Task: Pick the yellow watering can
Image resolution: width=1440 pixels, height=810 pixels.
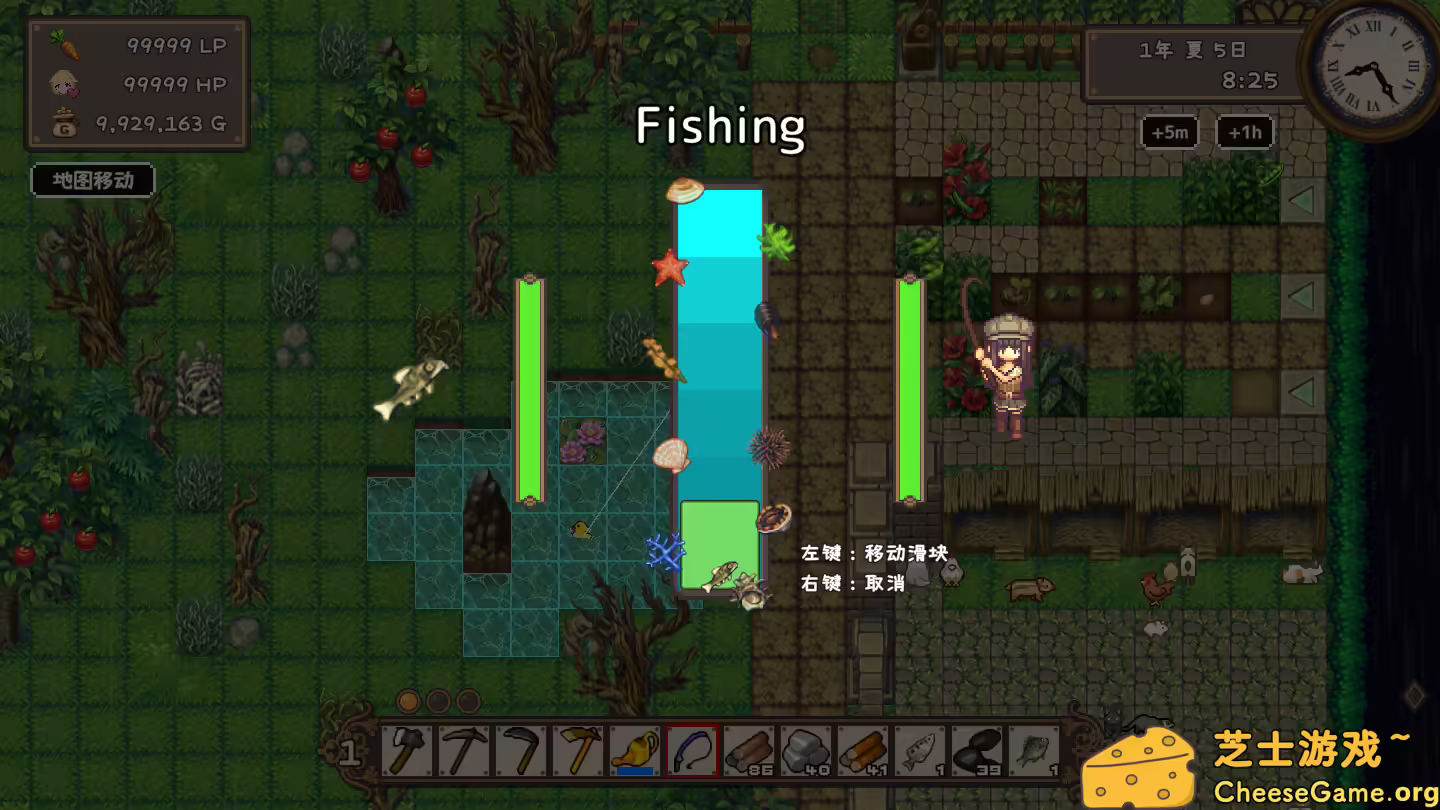Action: point(635,750)
